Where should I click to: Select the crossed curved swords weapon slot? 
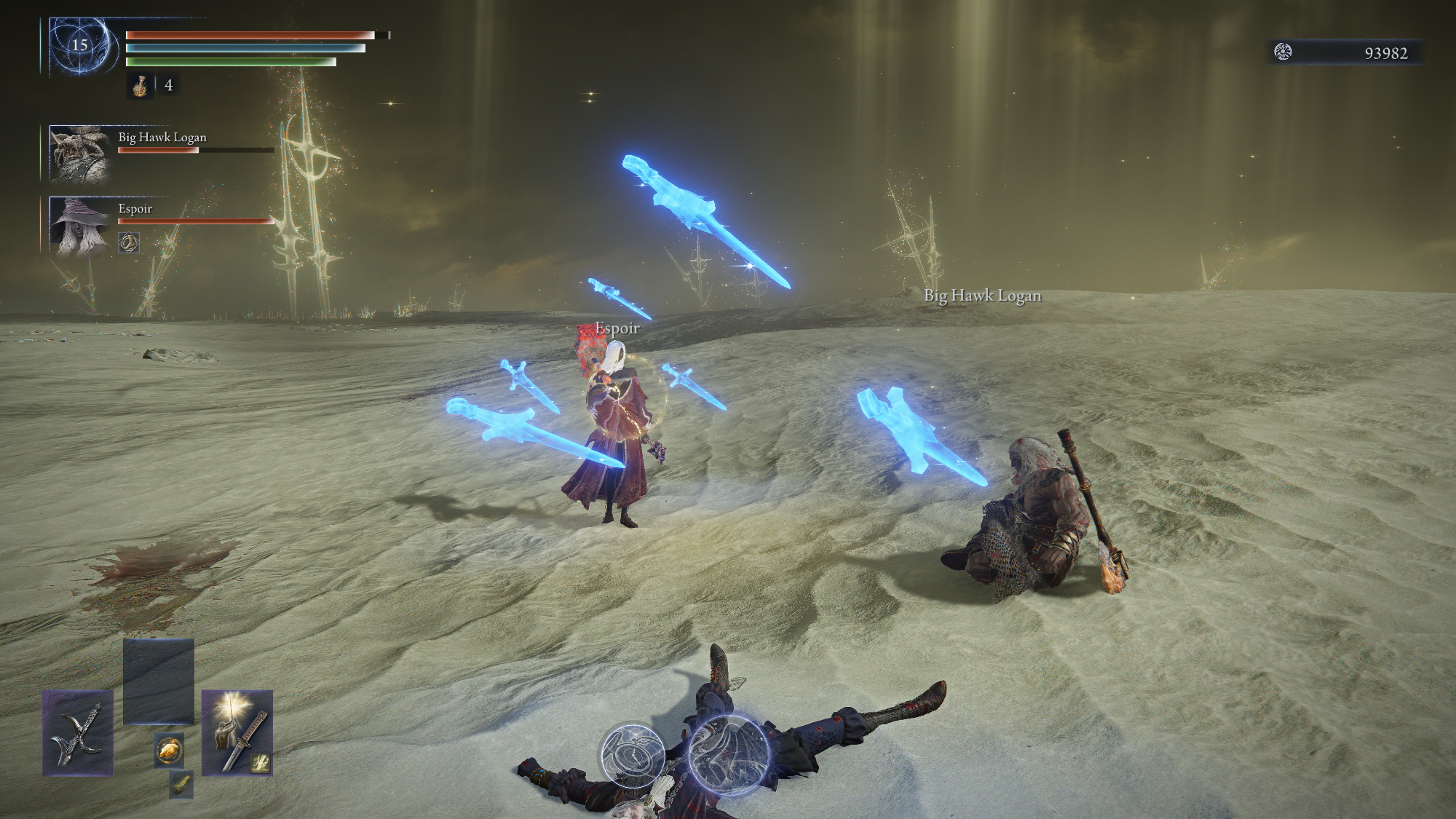(x=77, y=732)
